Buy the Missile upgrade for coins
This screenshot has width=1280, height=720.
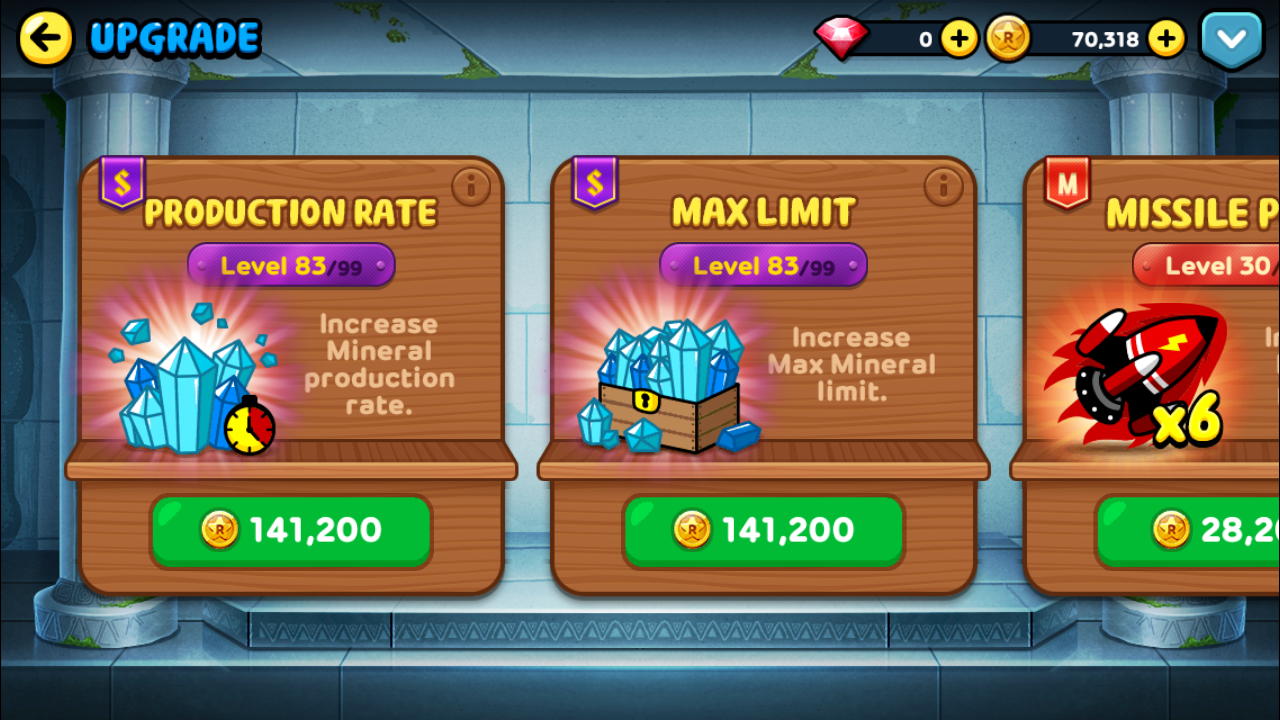click(1190, 530)
